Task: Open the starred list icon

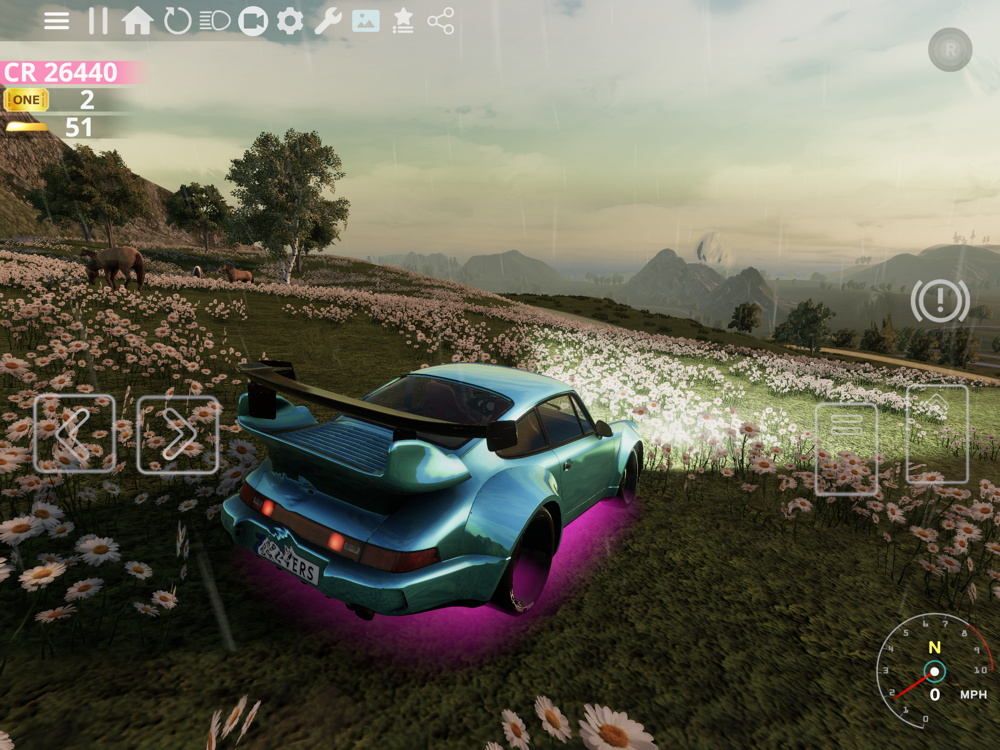Action: (x=403, y=21)
